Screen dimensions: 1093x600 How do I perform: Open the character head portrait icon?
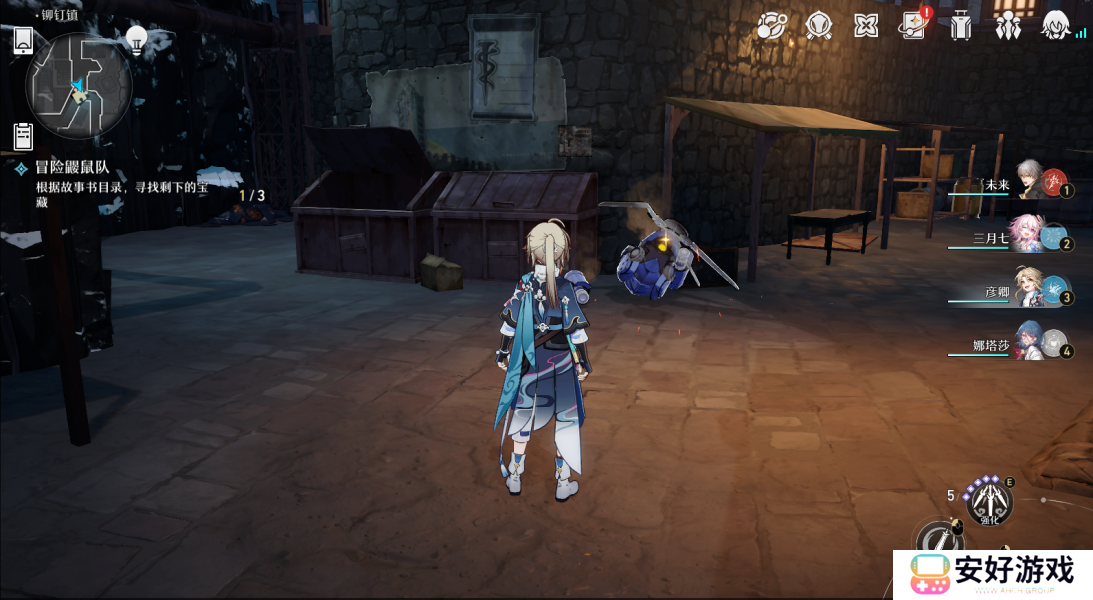click(x=1055, y=26)
